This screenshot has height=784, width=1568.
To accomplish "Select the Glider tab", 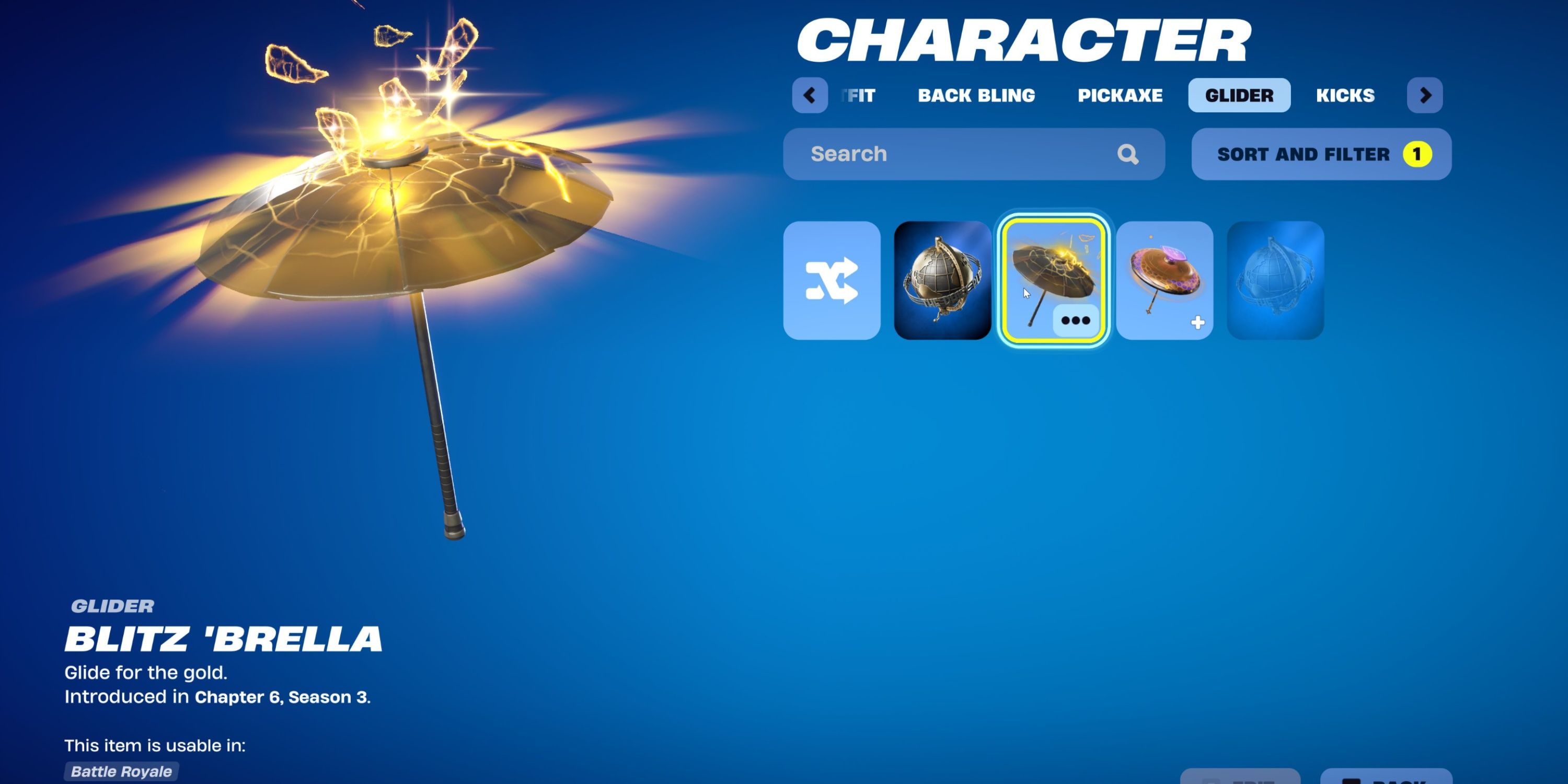I will tap(1239, 95).
